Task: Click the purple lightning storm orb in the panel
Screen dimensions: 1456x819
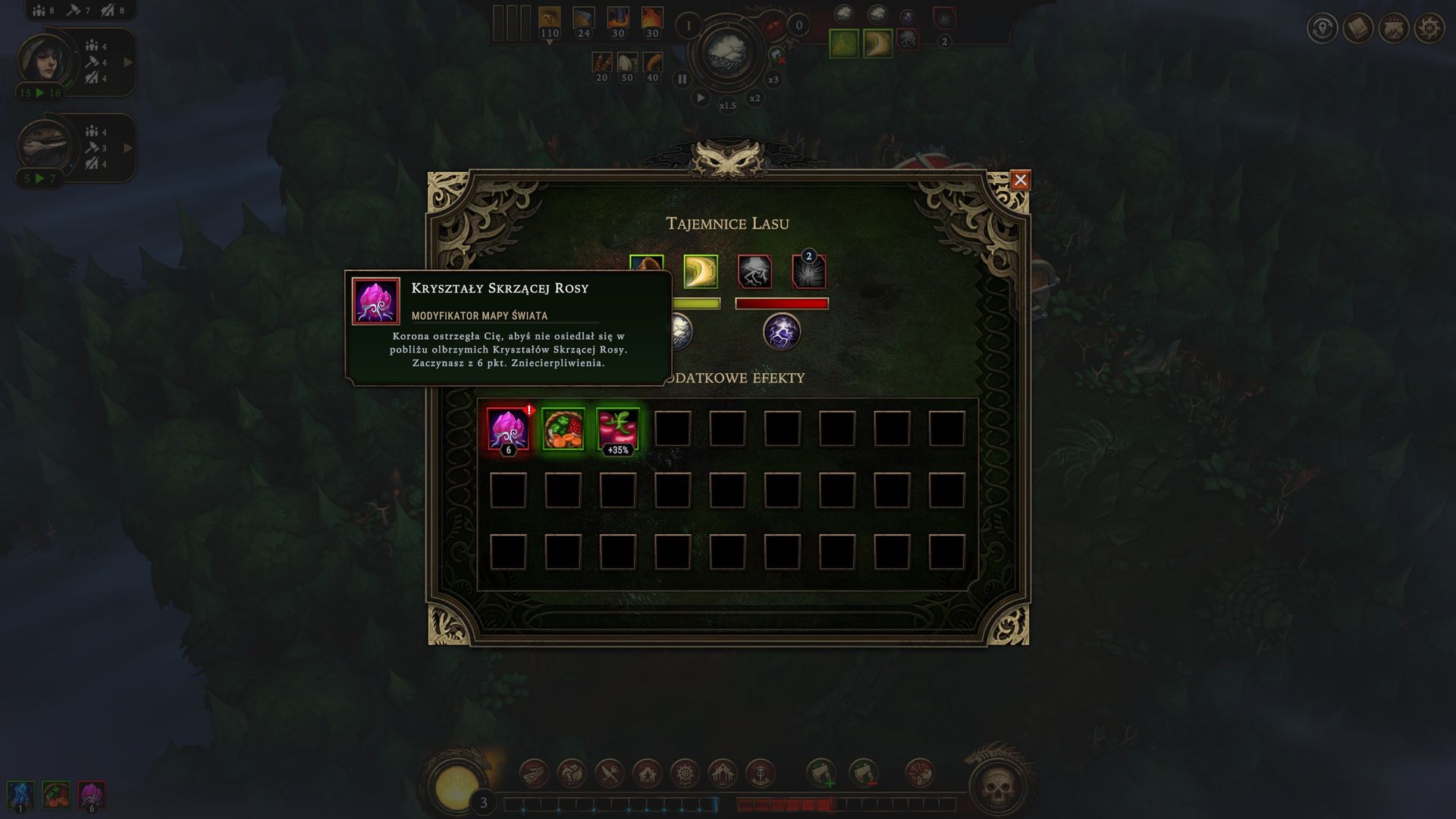Action: tap(781, 332)
